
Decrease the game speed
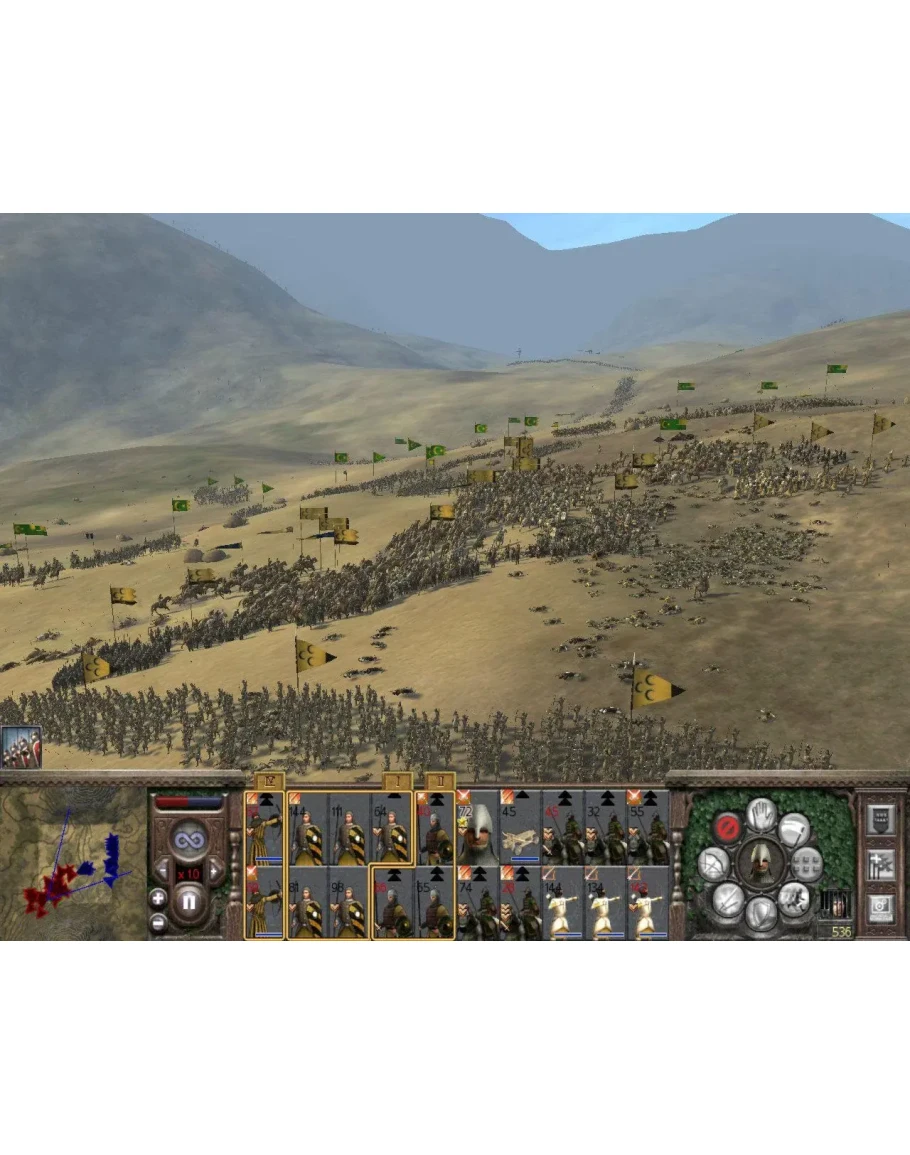(x=160, y=870)
